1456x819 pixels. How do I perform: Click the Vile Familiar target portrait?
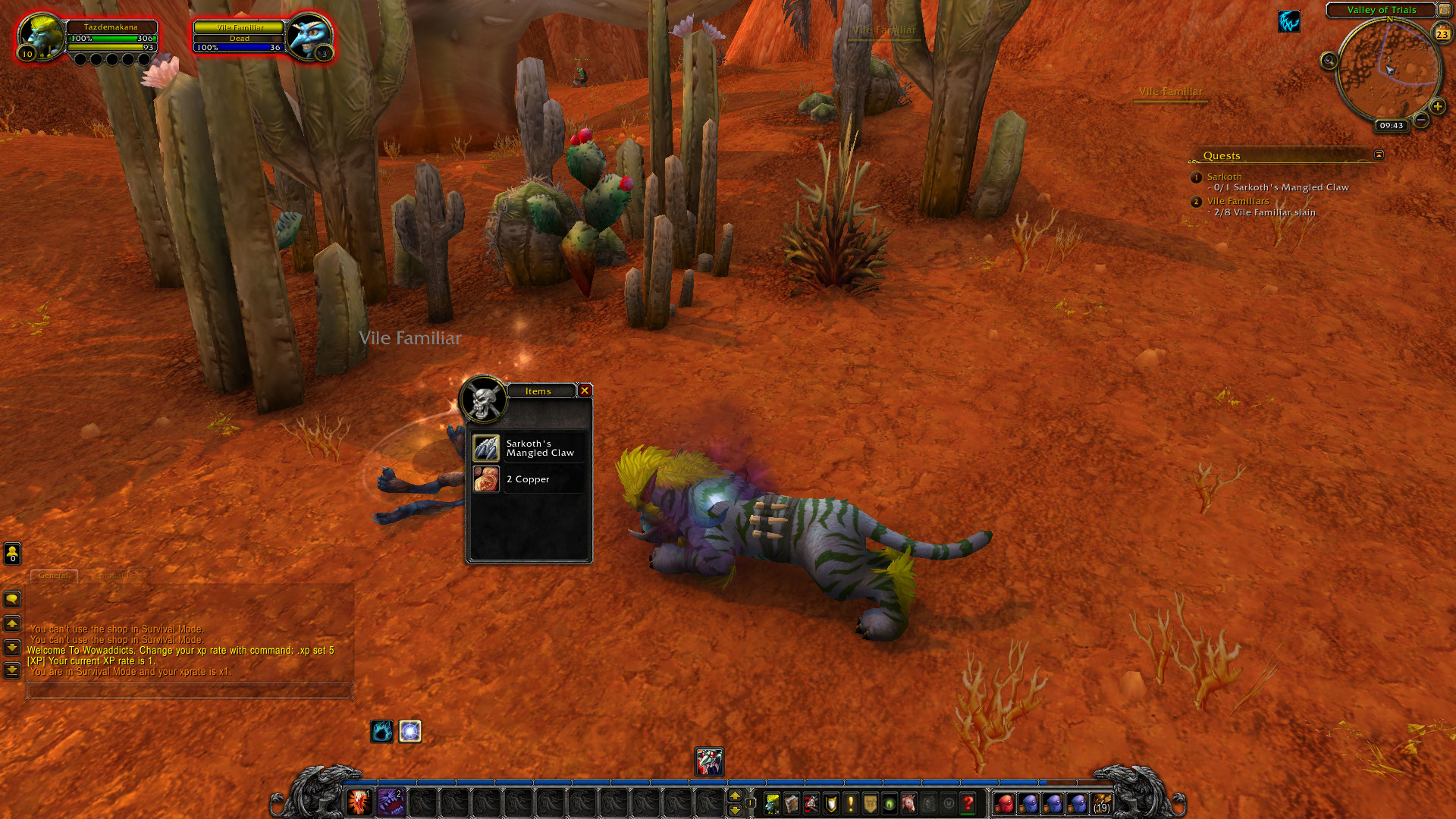[309, 36]
